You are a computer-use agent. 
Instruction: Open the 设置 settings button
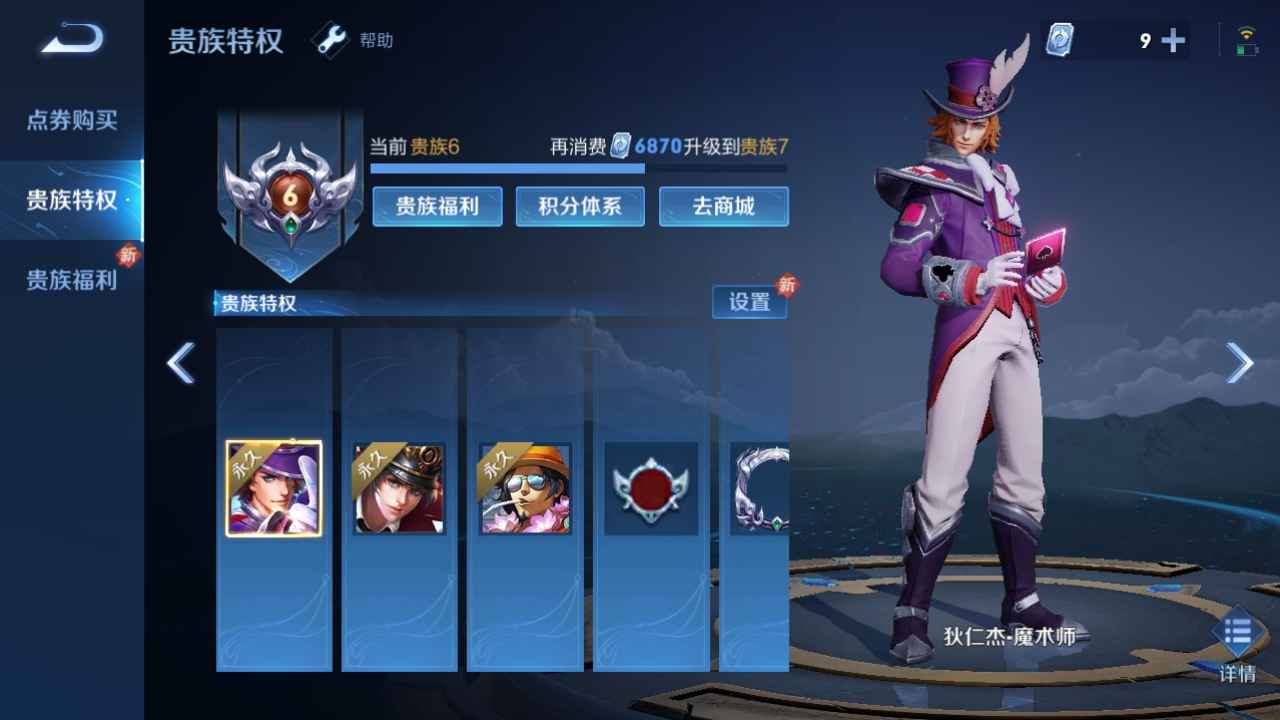click(749, 302)
